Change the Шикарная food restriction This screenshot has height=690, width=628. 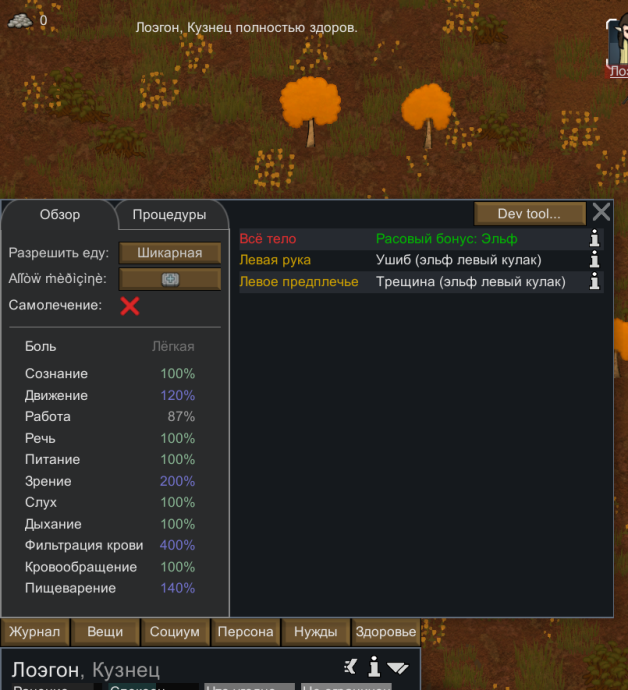click(x=170, y=253)
